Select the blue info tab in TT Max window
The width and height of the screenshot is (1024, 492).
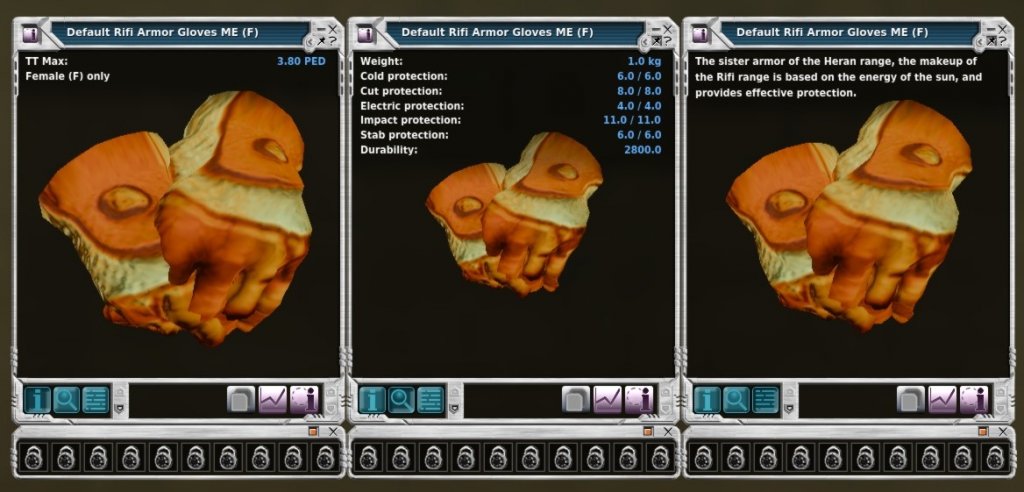point(37,400)
